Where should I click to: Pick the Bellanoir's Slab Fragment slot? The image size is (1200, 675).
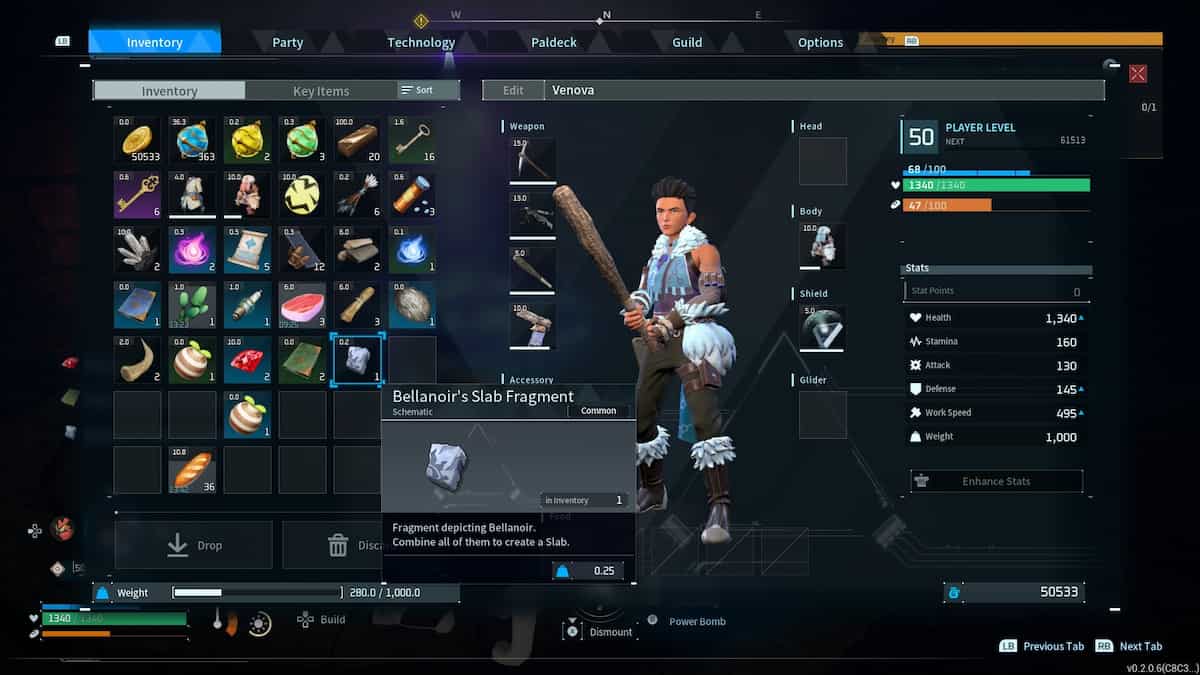pos(356,359)
